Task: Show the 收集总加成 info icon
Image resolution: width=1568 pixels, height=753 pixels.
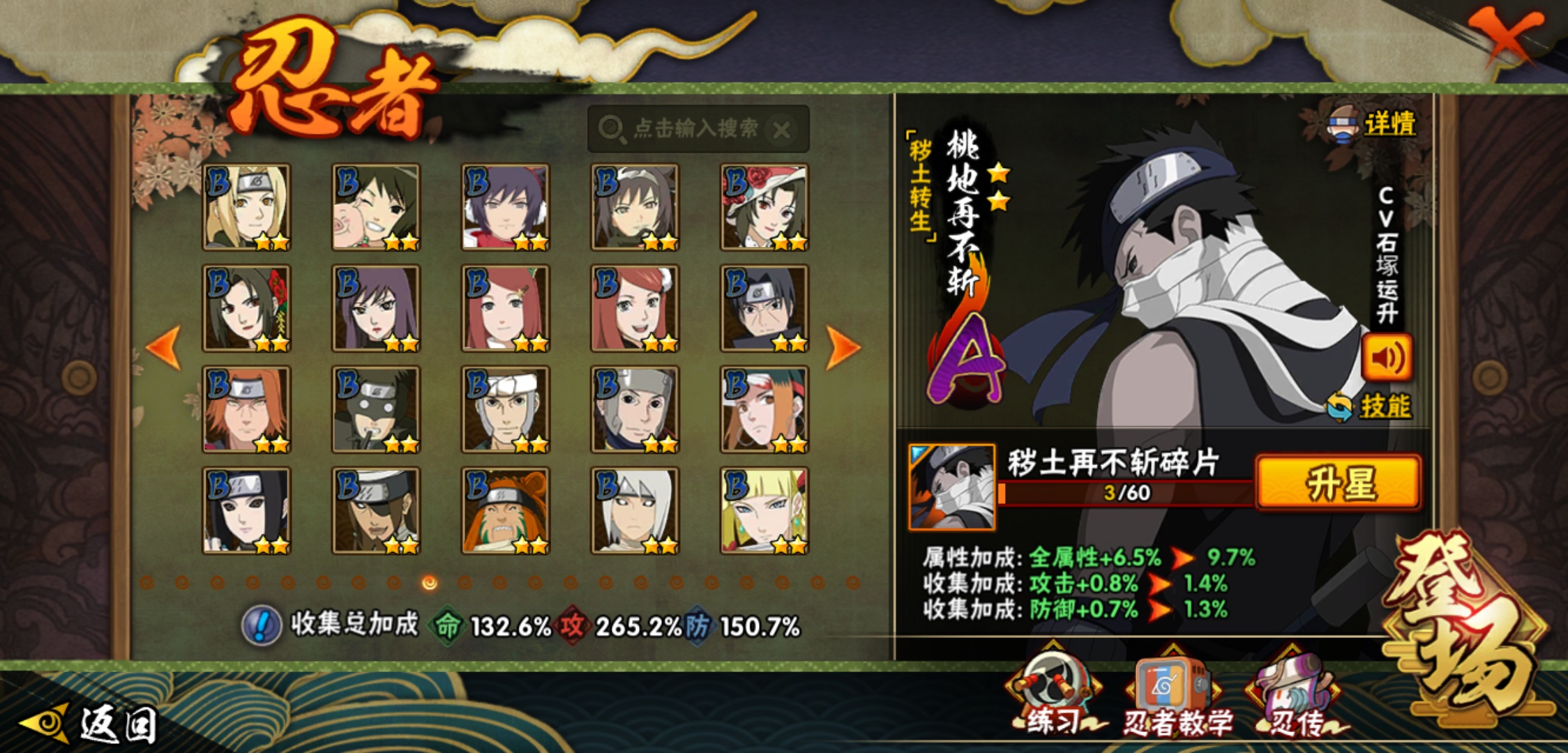Action: tap(262, 625)
